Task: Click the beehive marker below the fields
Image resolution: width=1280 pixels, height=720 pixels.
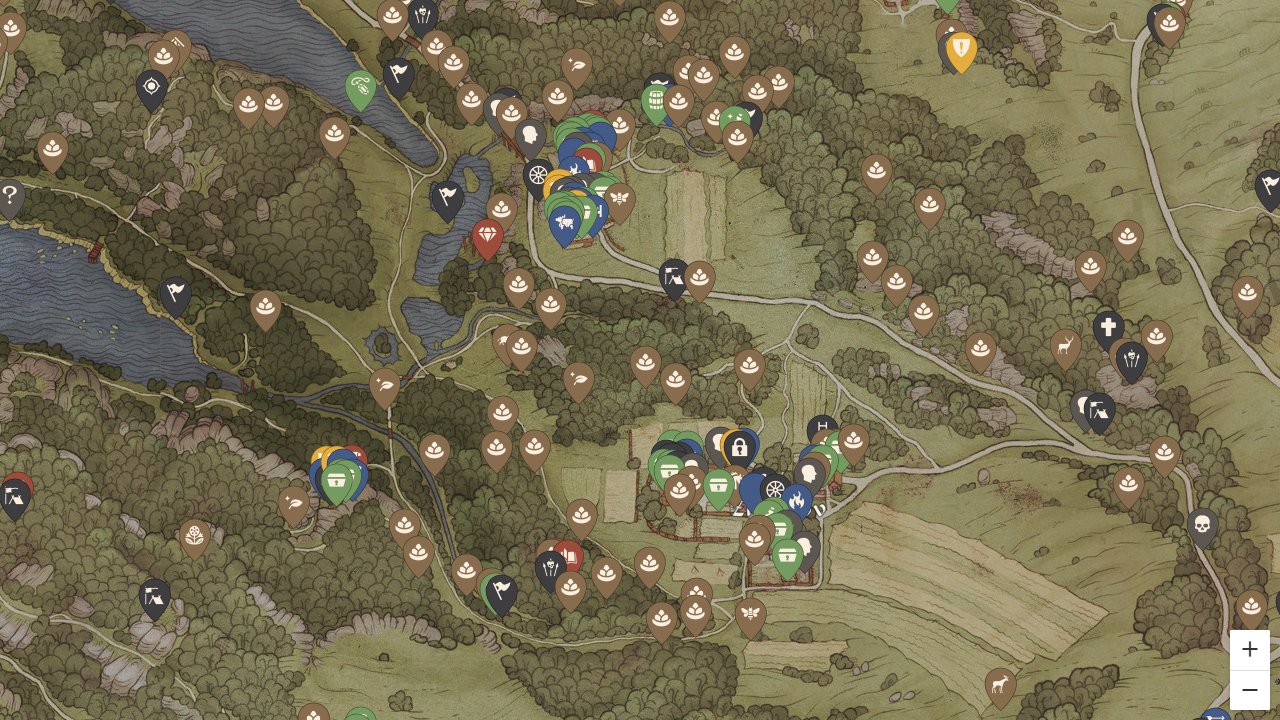Action: point(750,612)
